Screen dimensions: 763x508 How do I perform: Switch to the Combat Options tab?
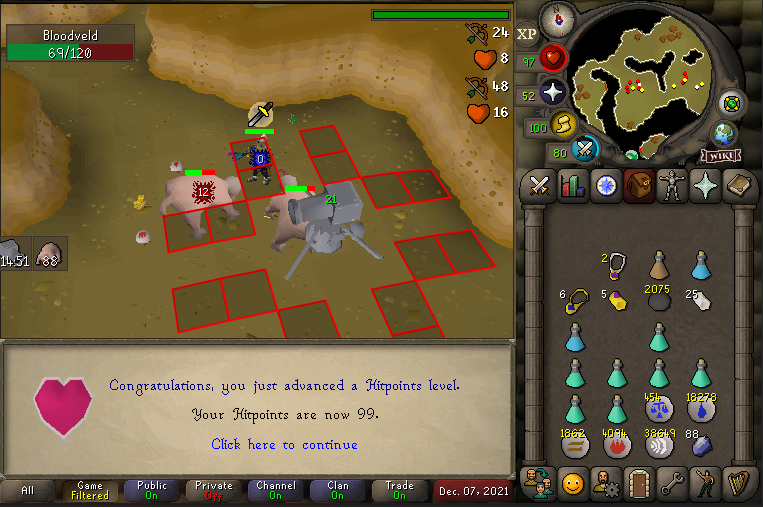[541, 186]
